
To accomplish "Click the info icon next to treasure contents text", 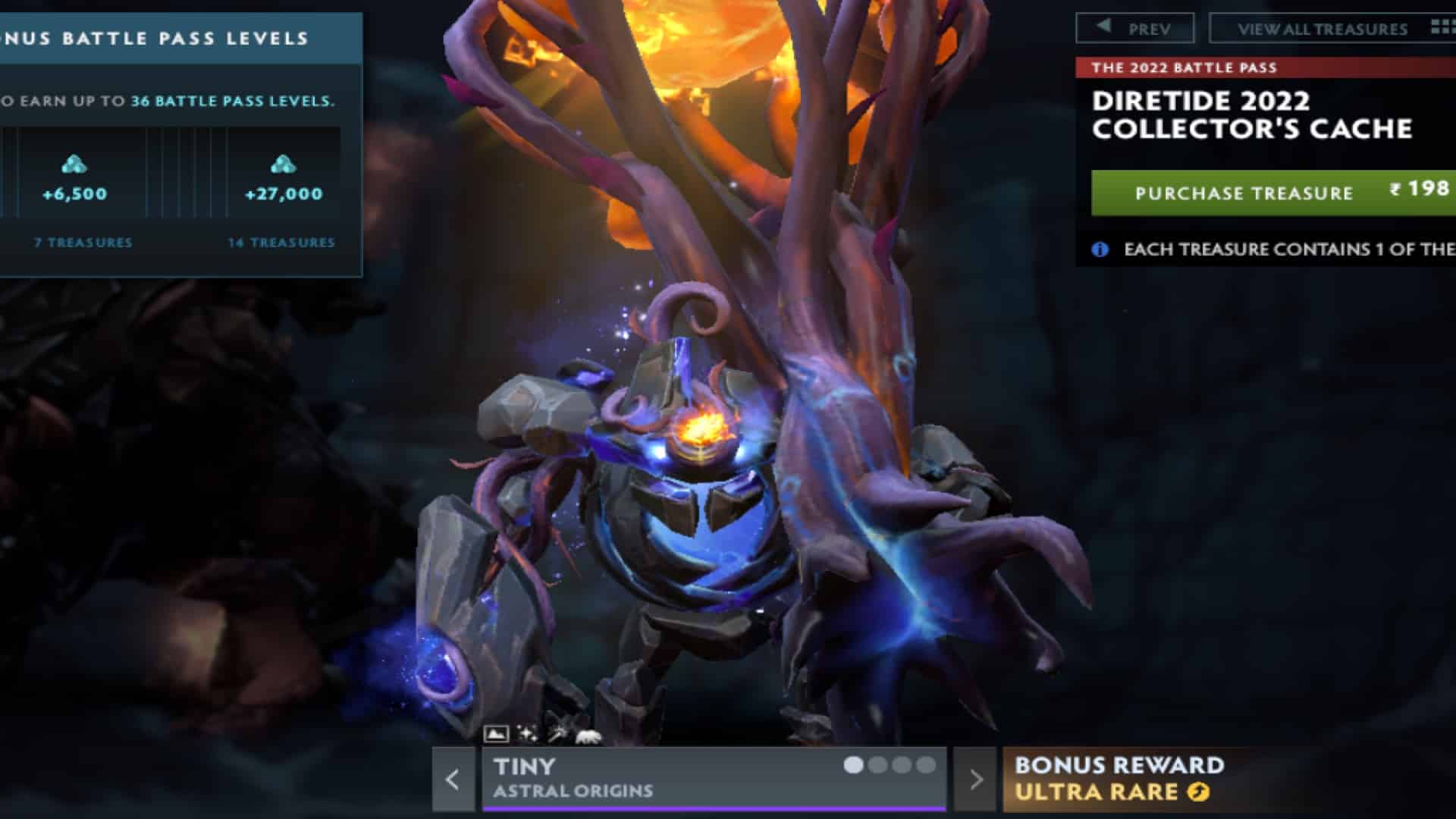I will coord(1098,248).
